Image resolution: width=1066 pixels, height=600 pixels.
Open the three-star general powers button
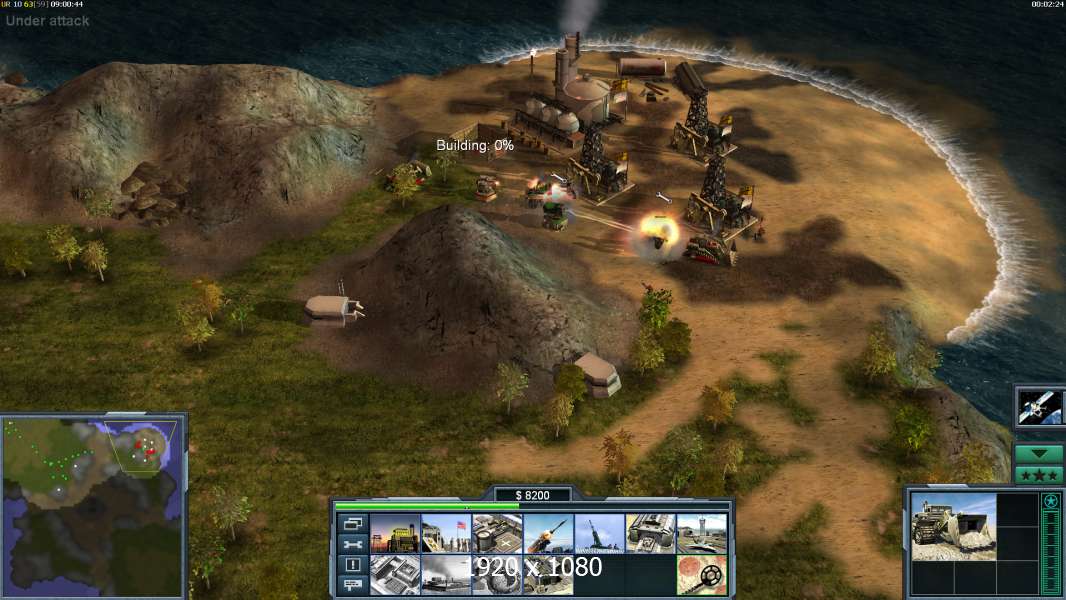tap(1039, 474)
